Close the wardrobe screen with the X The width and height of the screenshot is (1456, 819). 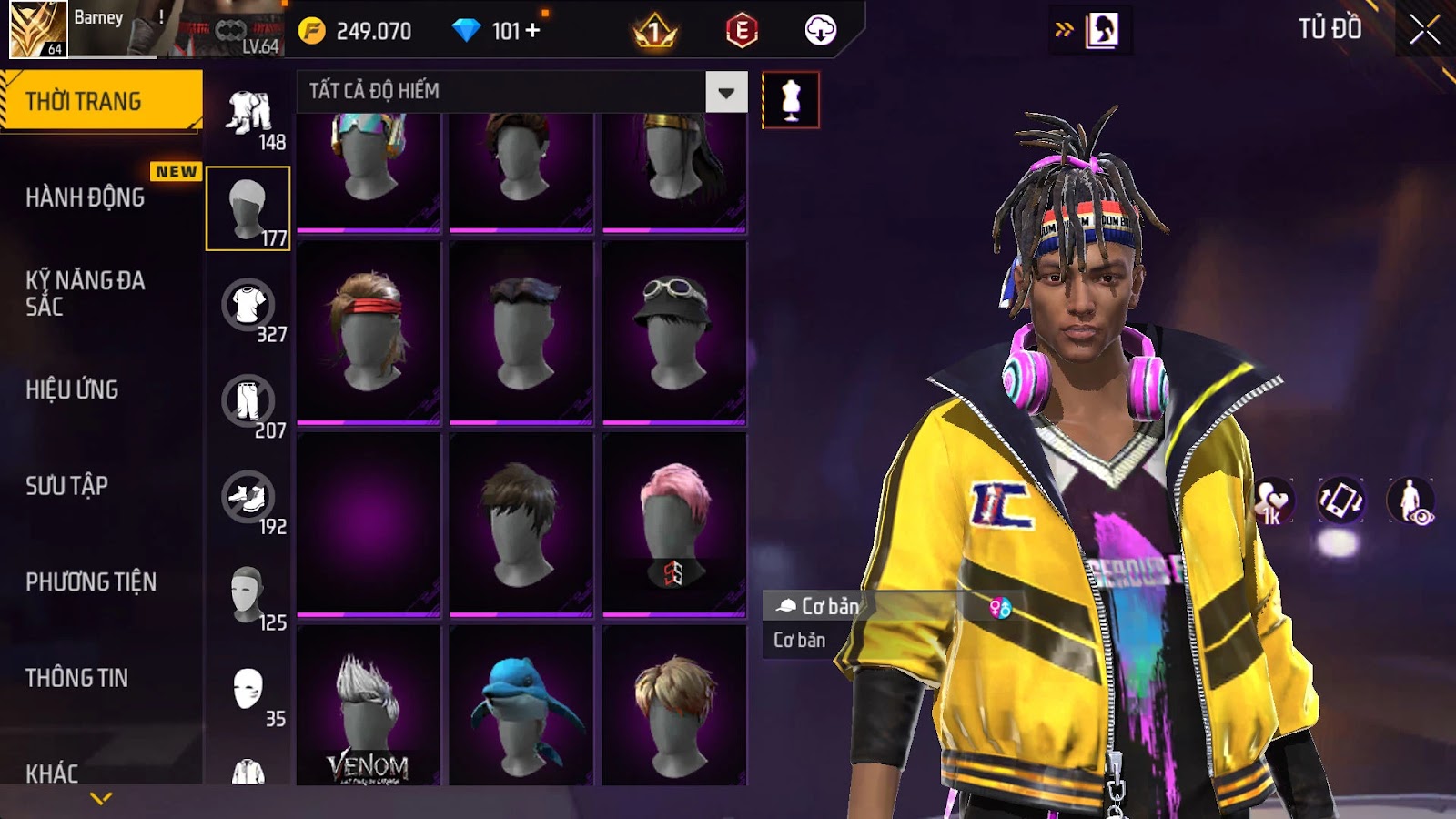coord(1424,31)
